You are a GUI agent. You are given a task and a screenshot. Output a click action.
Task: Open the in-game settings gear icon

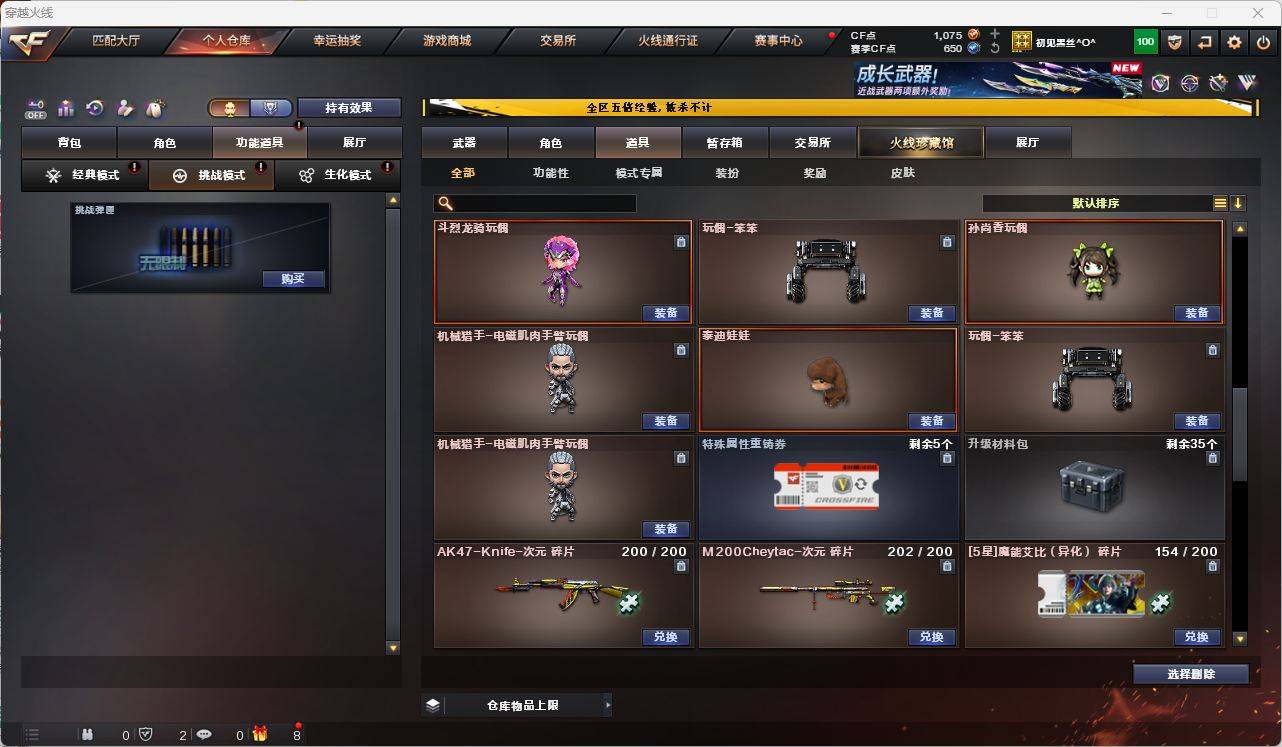(1233, 41)
